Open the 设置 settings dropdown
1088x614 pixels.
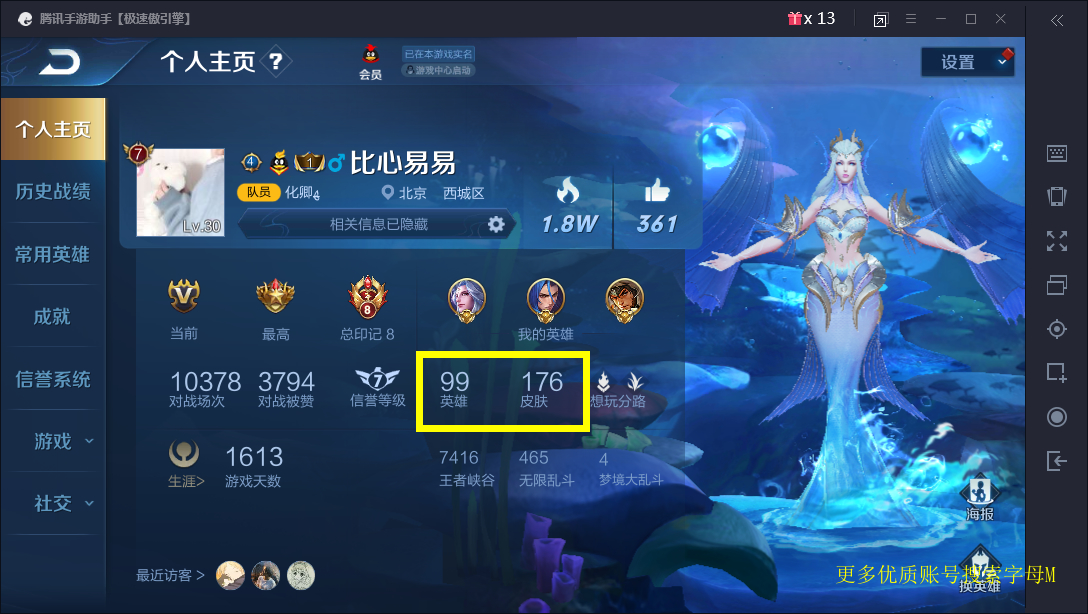966,62
